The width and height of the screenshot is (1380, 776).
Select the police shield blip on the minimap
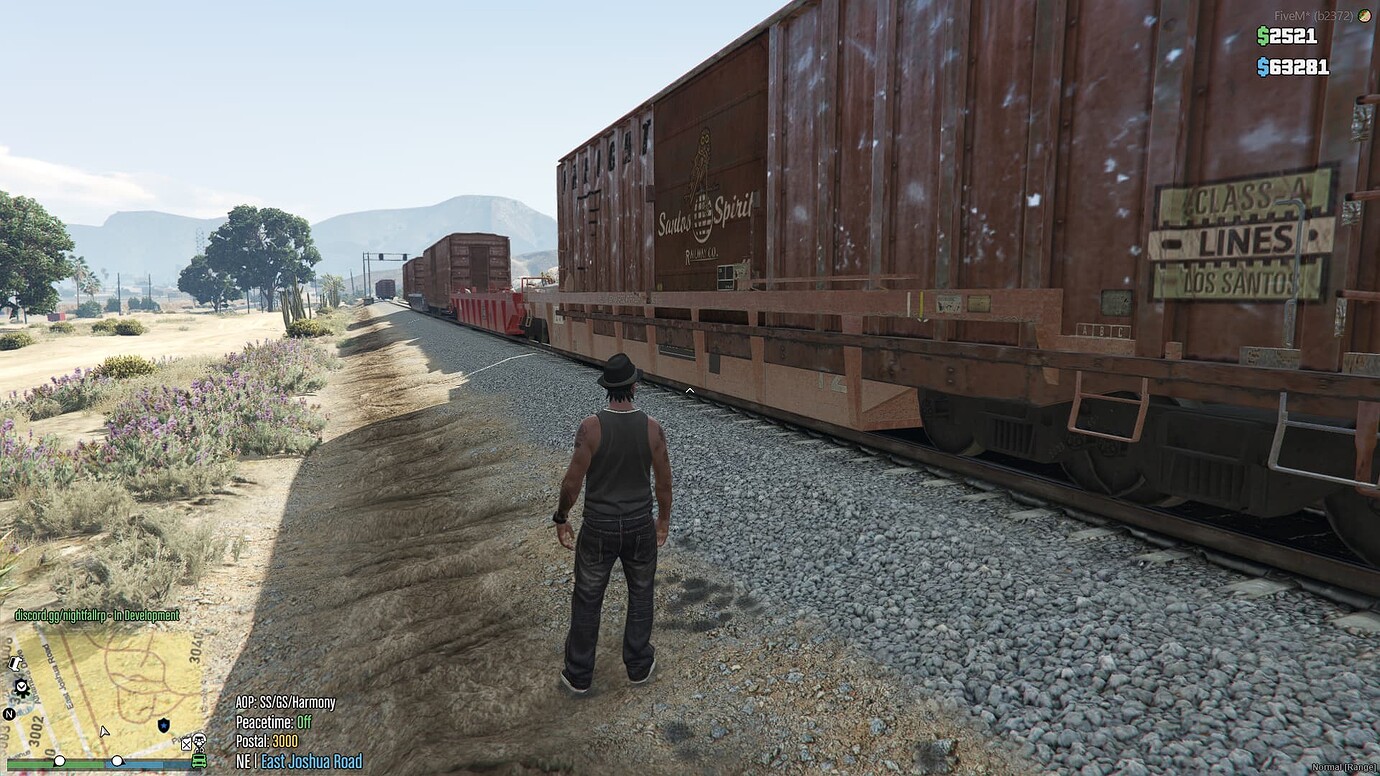coord(164,725)
